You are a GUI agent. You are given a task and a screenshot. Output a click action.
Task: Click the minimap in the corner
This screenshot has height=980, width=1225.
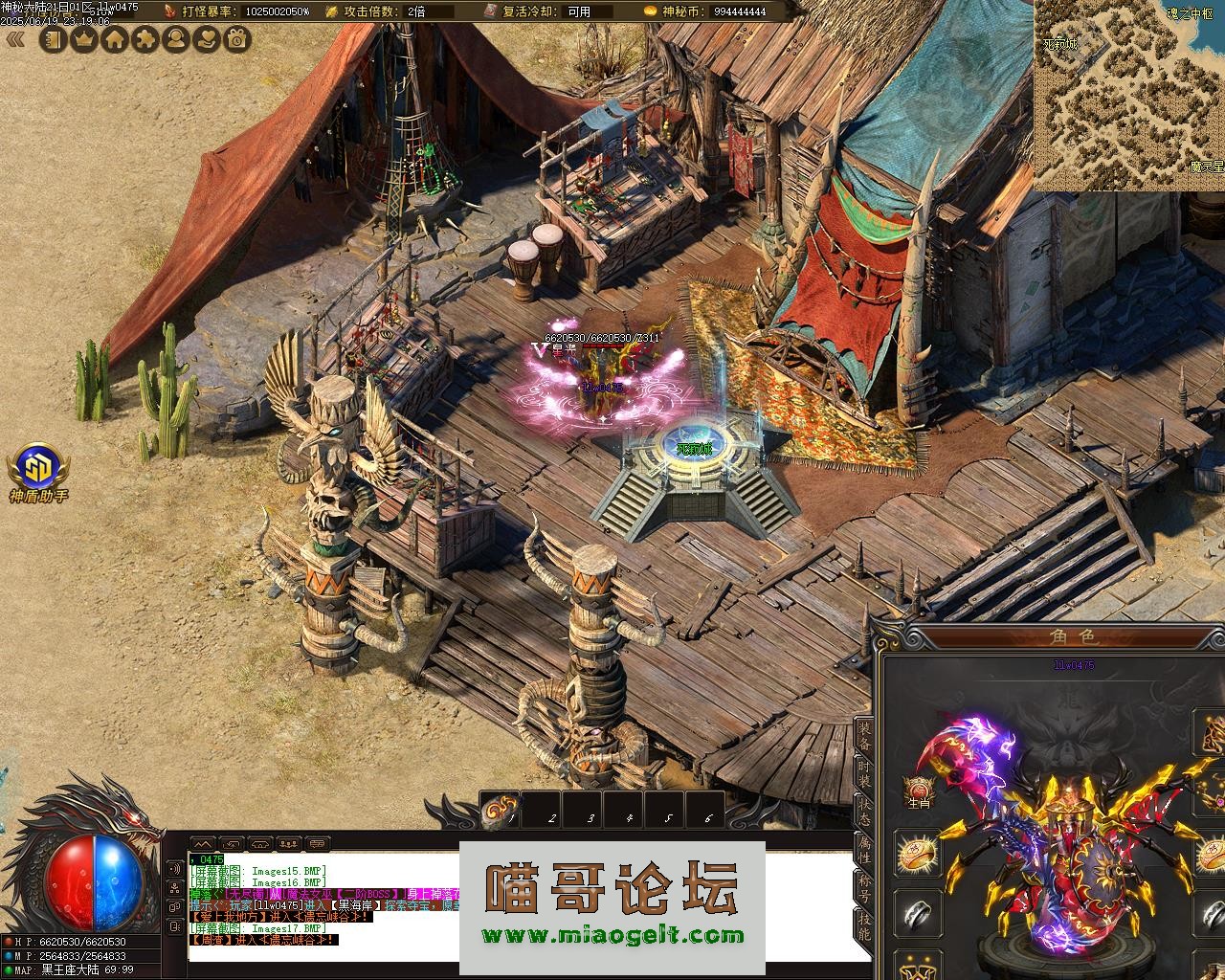click(x=1129, y=96)
